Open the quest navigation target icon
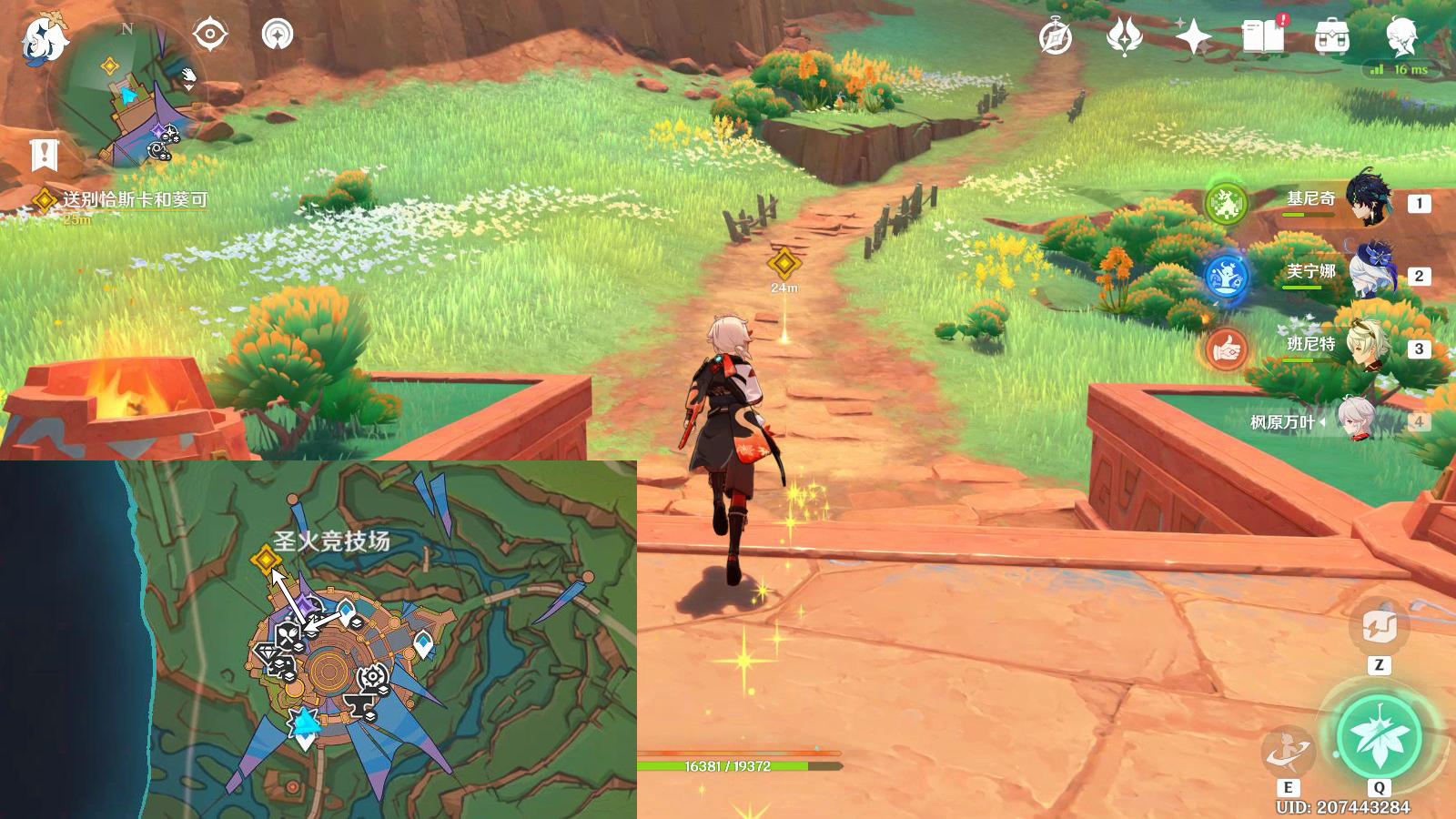 [x=209, y=35]
